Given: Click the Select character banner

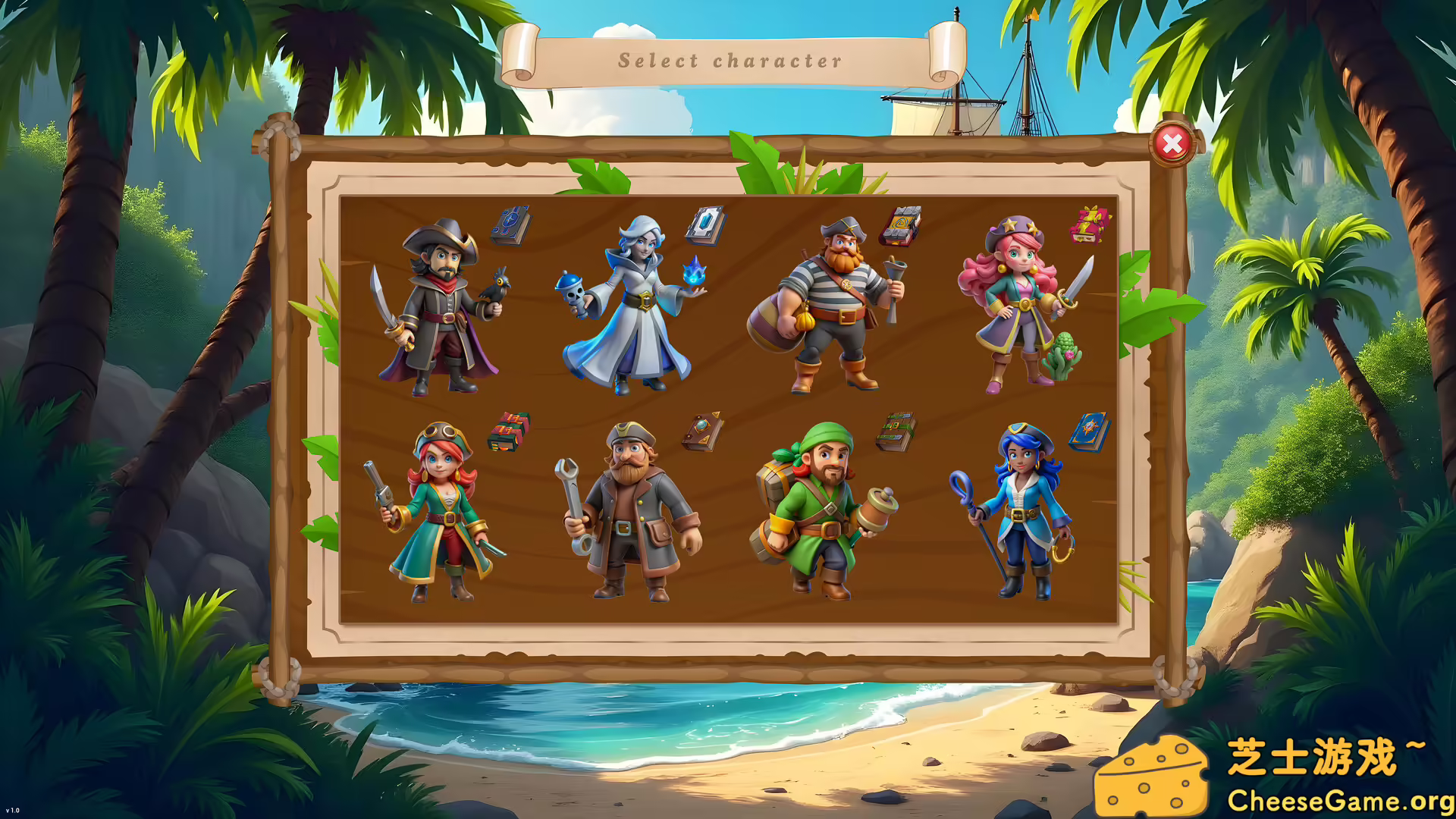Looking at the screenshot, I should (730, 59).
